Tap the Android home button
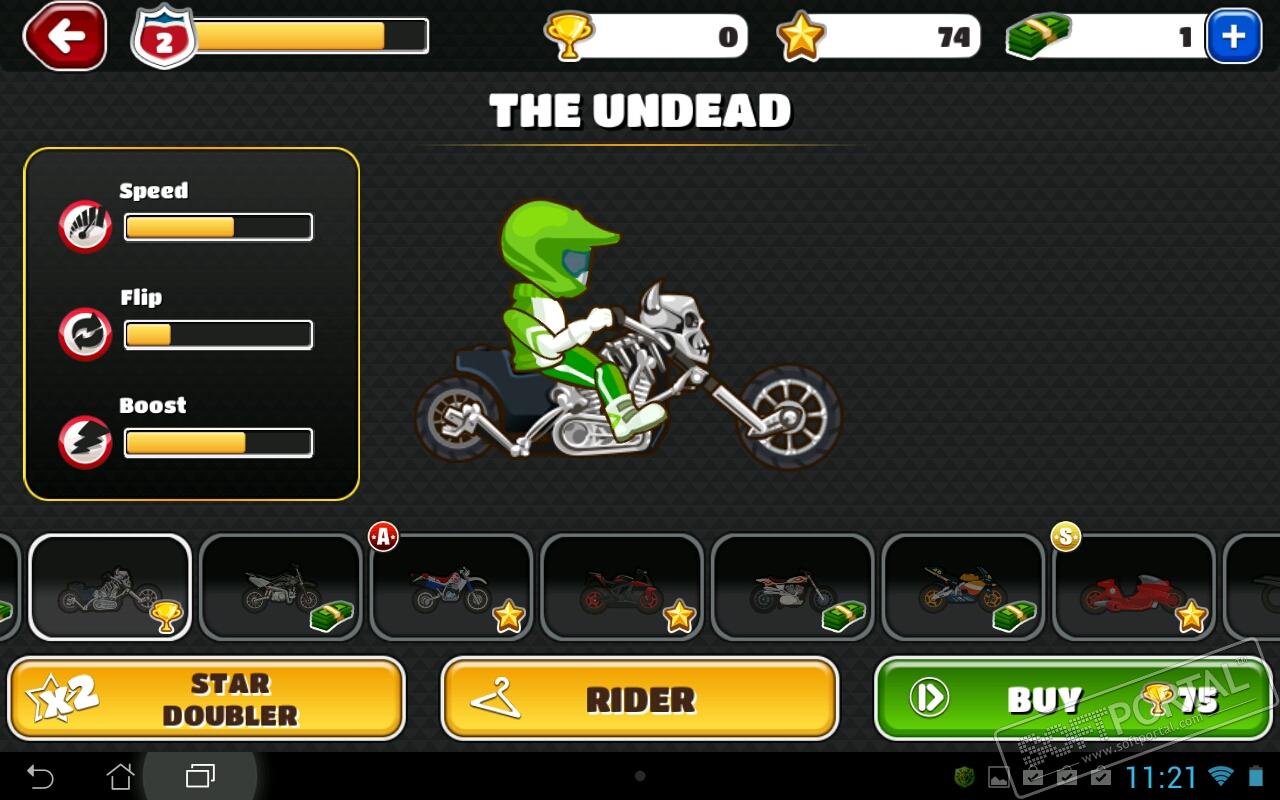The height and width of the screenshot is (800, 1280). click(x=120, y=776)
